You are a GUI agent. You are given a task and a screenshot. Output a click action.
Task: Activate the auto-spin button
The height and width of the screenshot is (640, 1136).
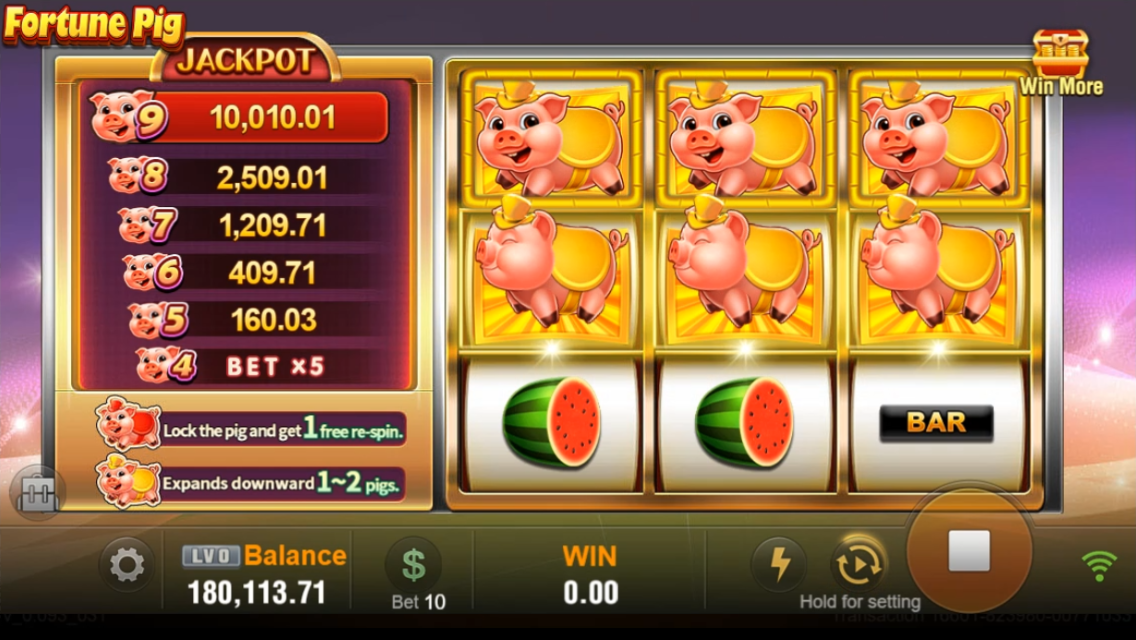point(858,566)
